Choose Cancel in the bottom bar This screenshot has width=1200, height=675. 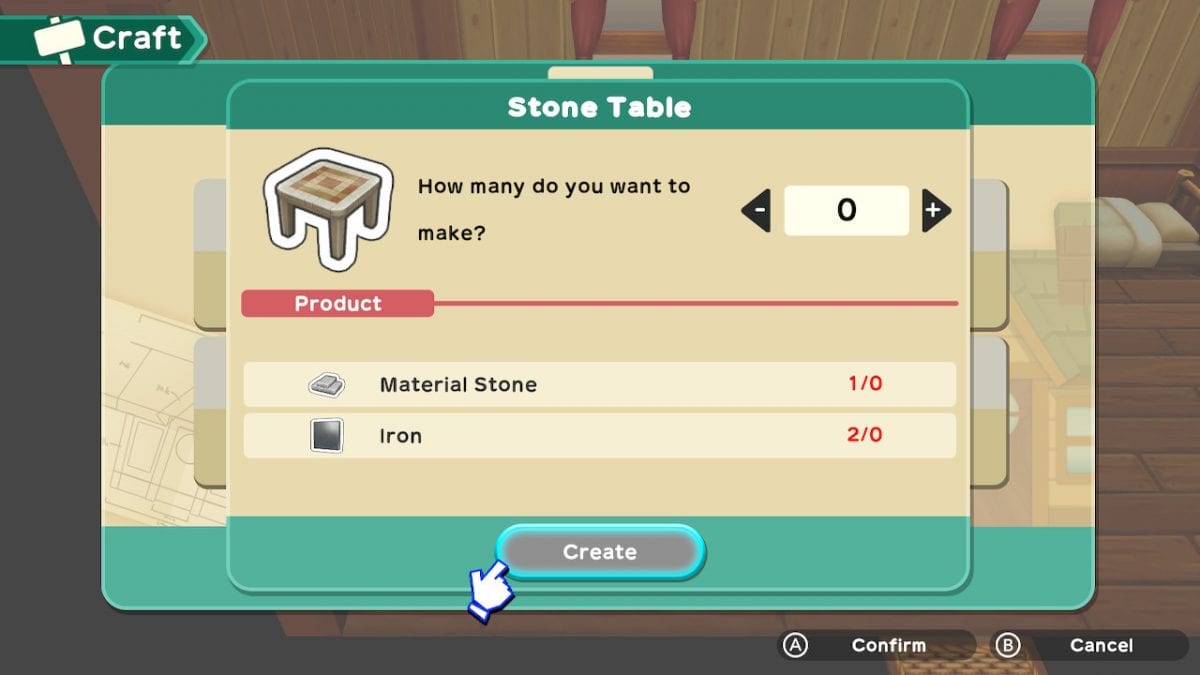pos(1089,645)
